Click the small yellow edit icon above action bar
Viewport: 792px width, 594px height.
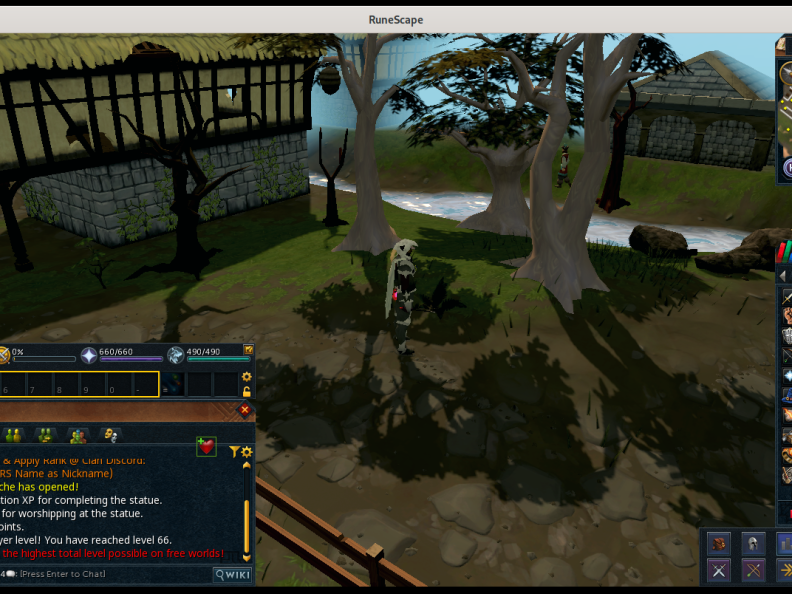click(x=248, y=349)
